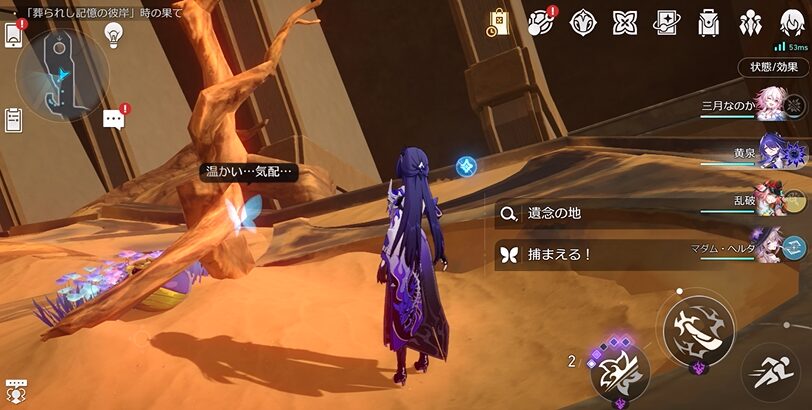Open the orb icon with red alert
Viewport: 812px width, 410px height.
541,22
